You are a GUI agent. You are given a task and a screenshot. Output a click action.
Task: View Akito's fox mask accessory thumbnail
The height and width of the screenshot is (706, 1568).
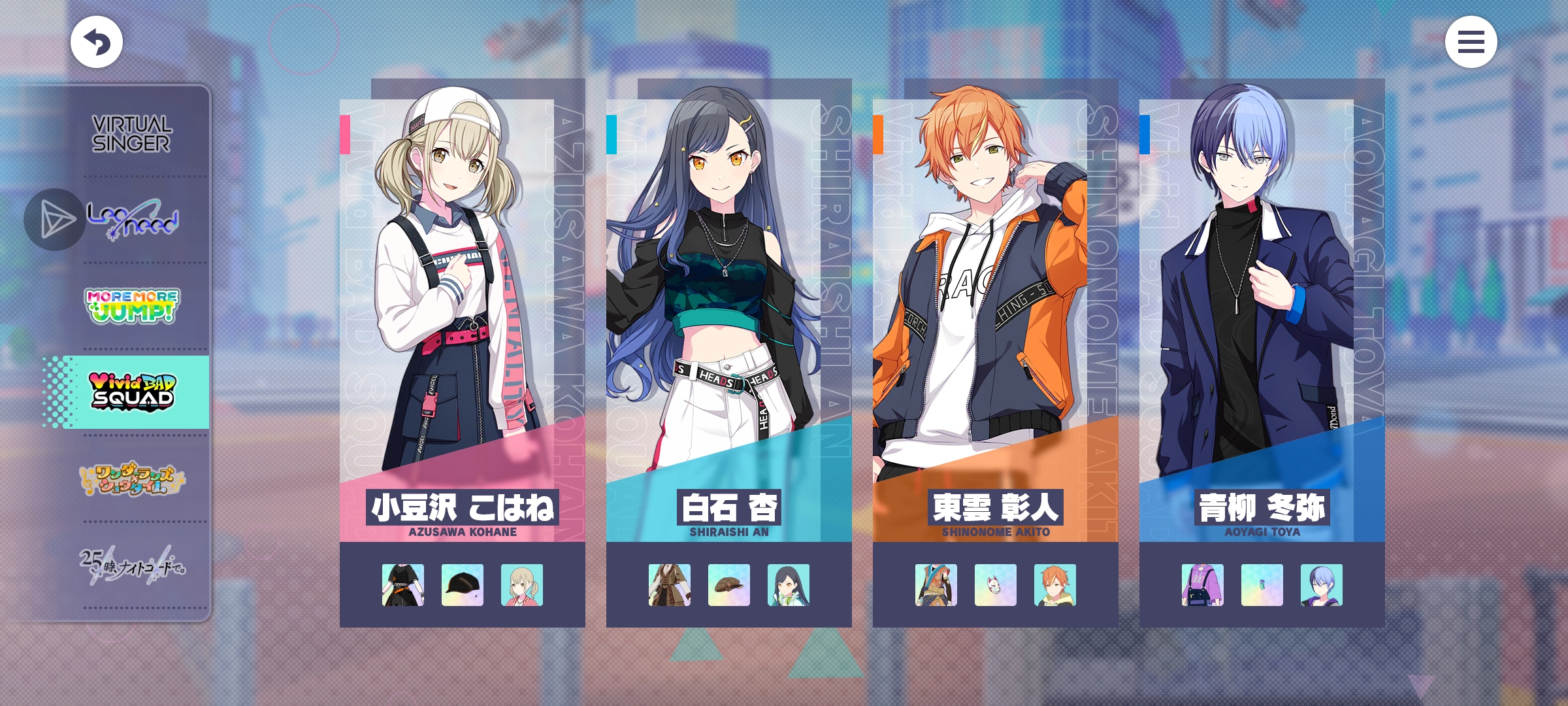pyautogui.click(x=996, y=585)
